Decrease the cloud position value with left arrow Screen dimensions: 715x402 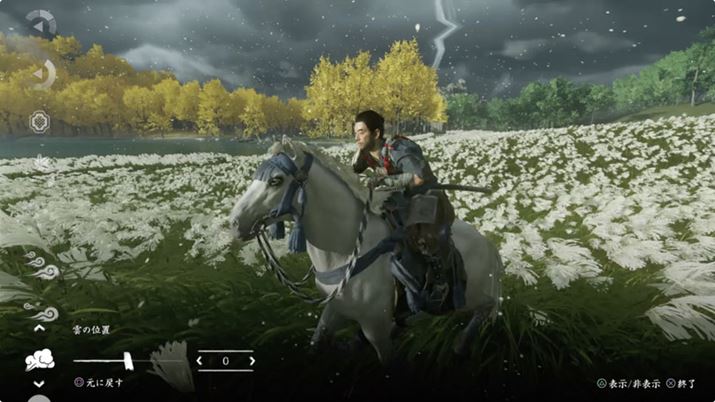pyautogui.click(x=201, y=360)
